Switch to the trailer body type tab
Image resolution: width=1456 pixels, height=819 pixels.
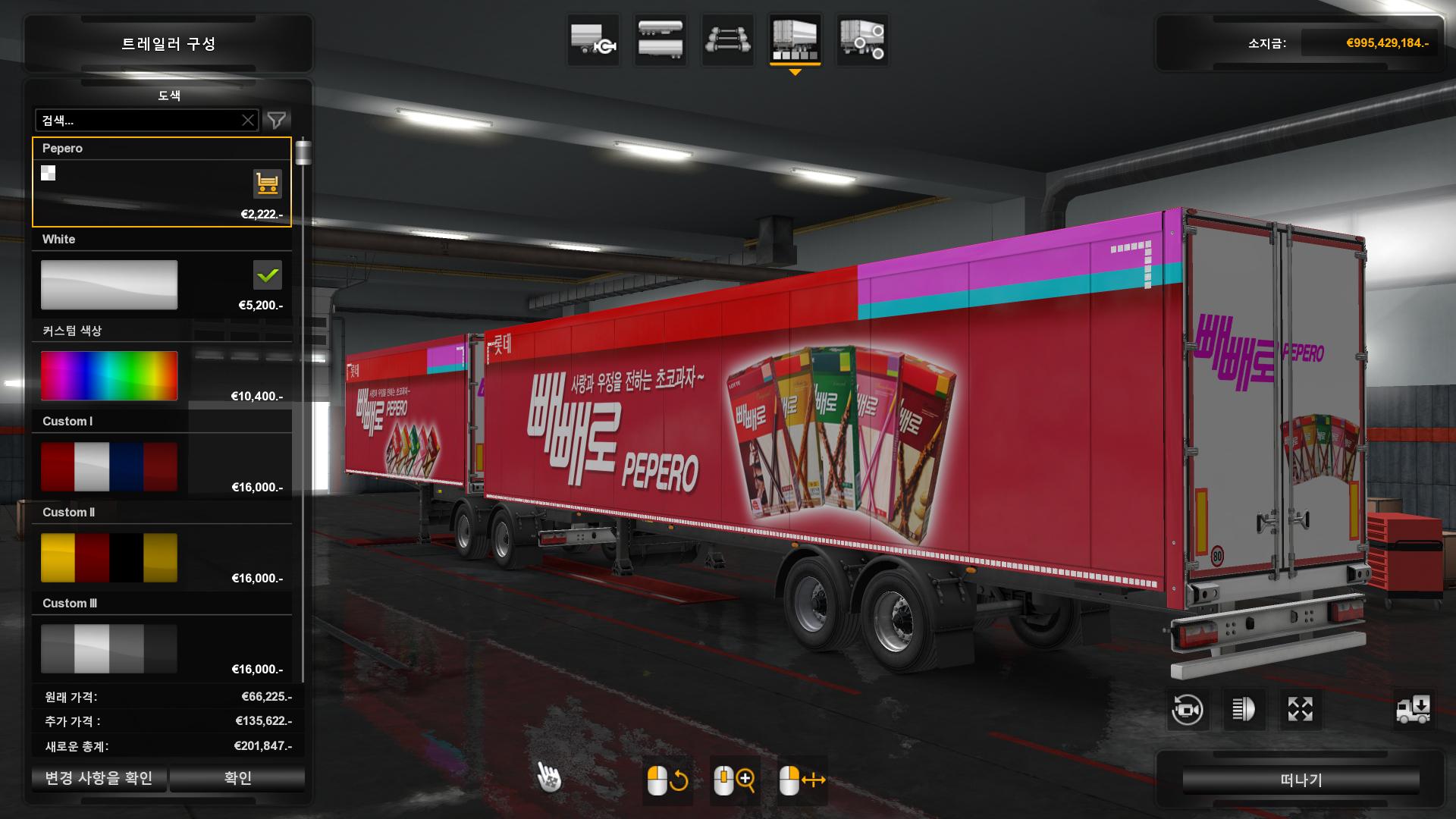pos(661,39)
